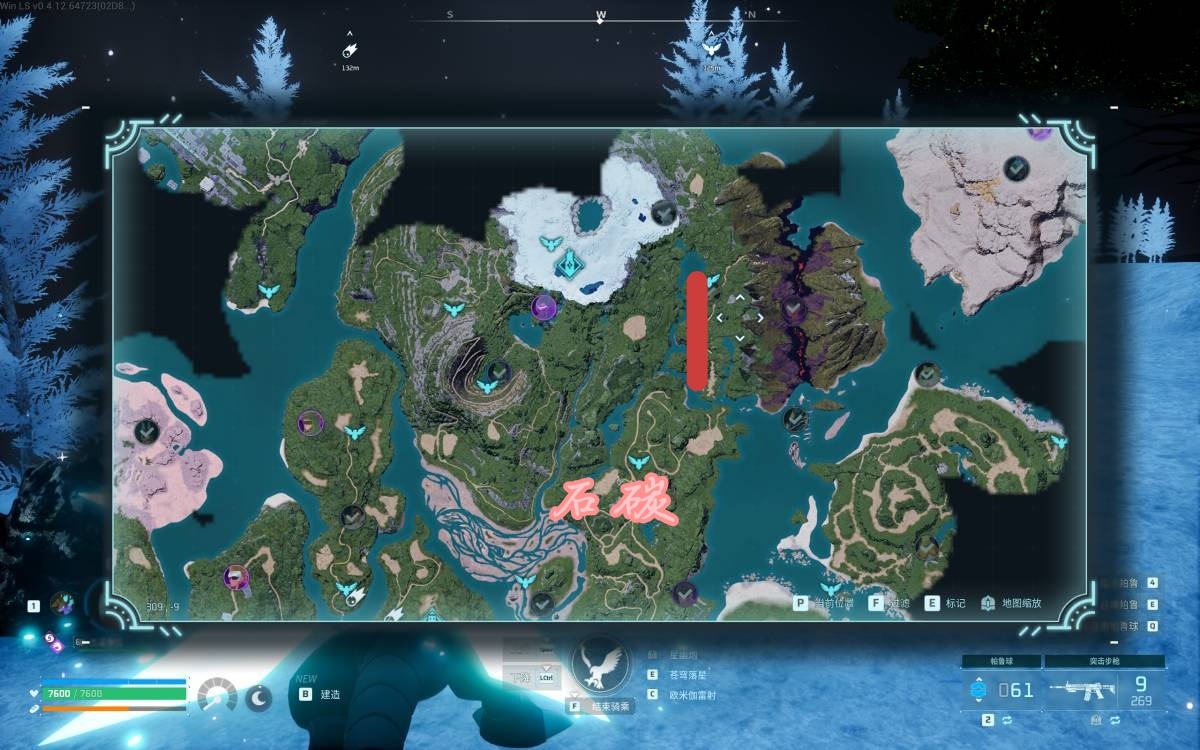This screenshot has width=1200, height=750.
Task: Select the red bar custom map marker
Action: 697,331
